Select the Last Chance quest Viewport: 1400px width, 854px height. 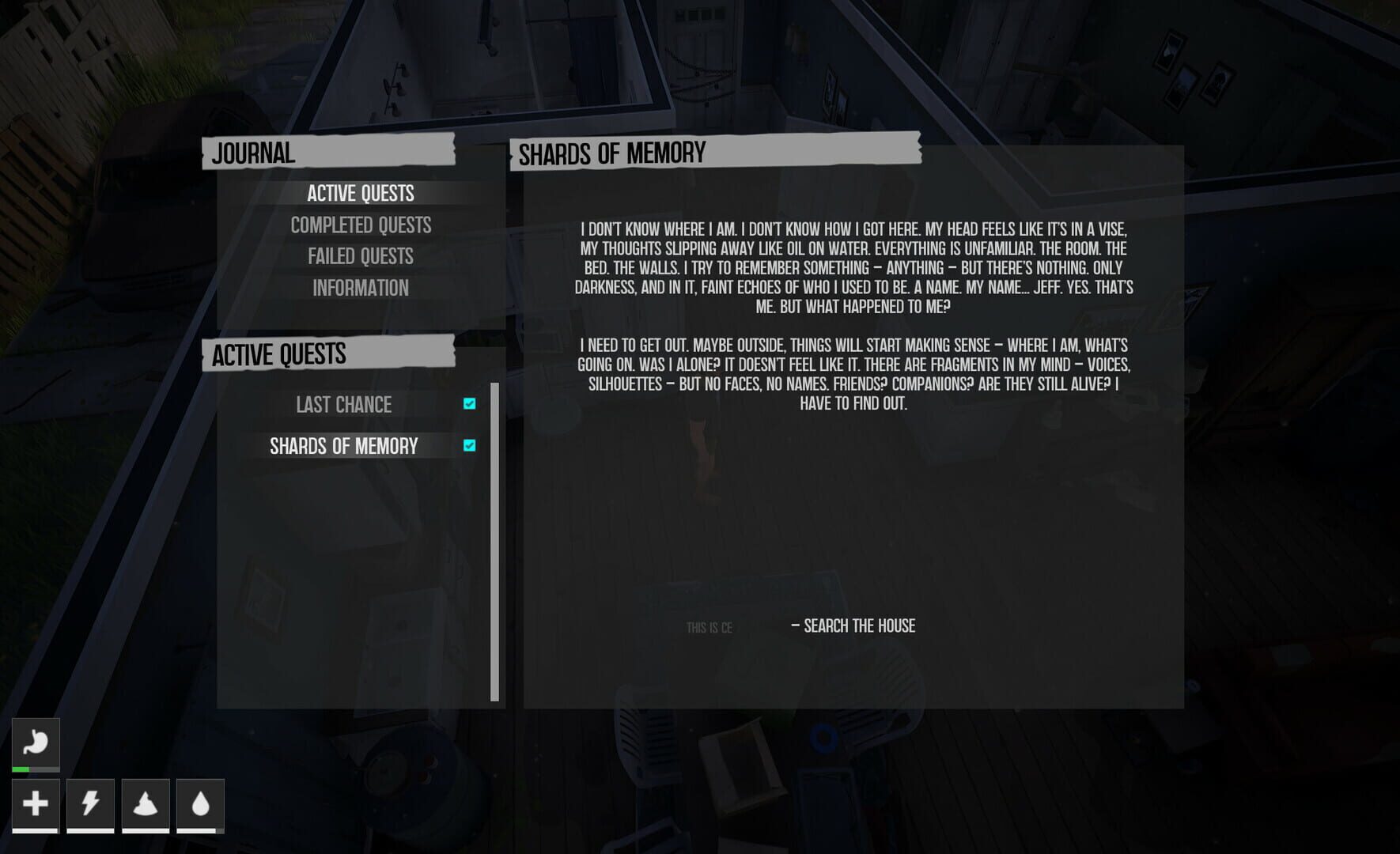click(342, 405)
